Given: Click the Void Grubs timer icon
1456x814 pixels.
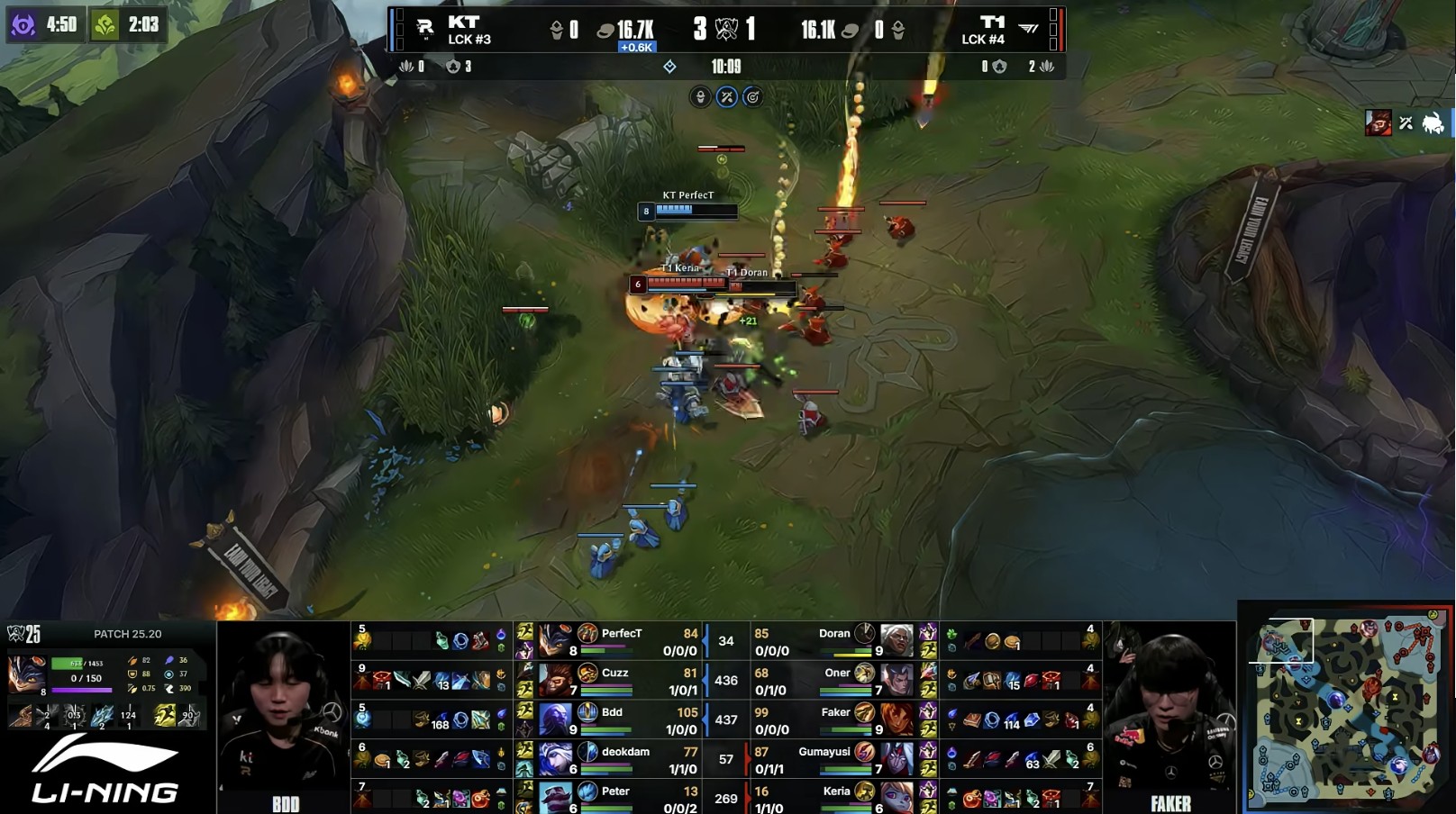Looking at the screenshot, I should [x=23, y=24].
